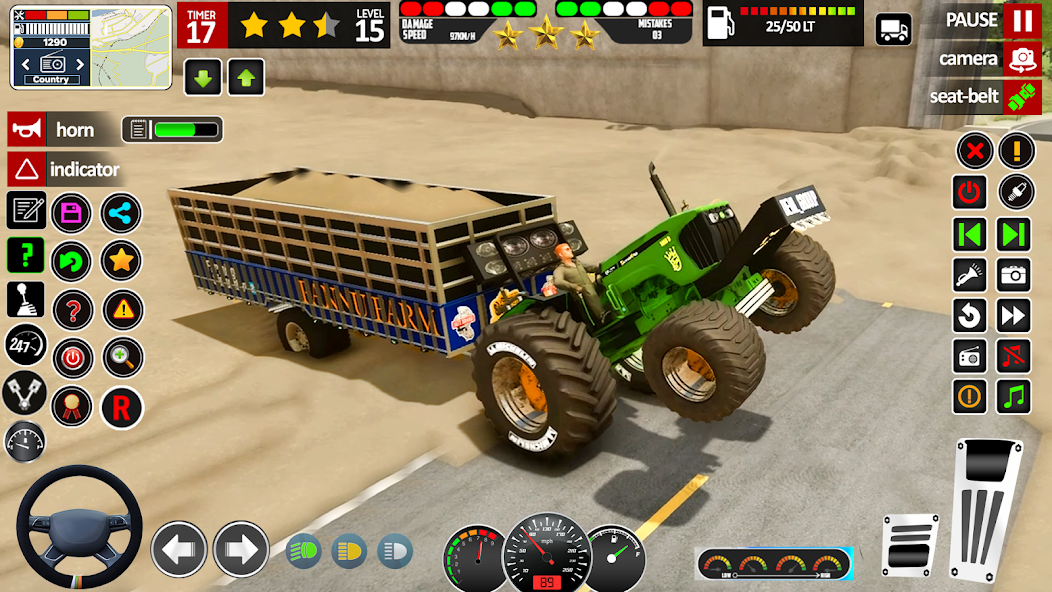Engage the red R reverse button
Screen dimensions: 1052x592
[122, 407]
